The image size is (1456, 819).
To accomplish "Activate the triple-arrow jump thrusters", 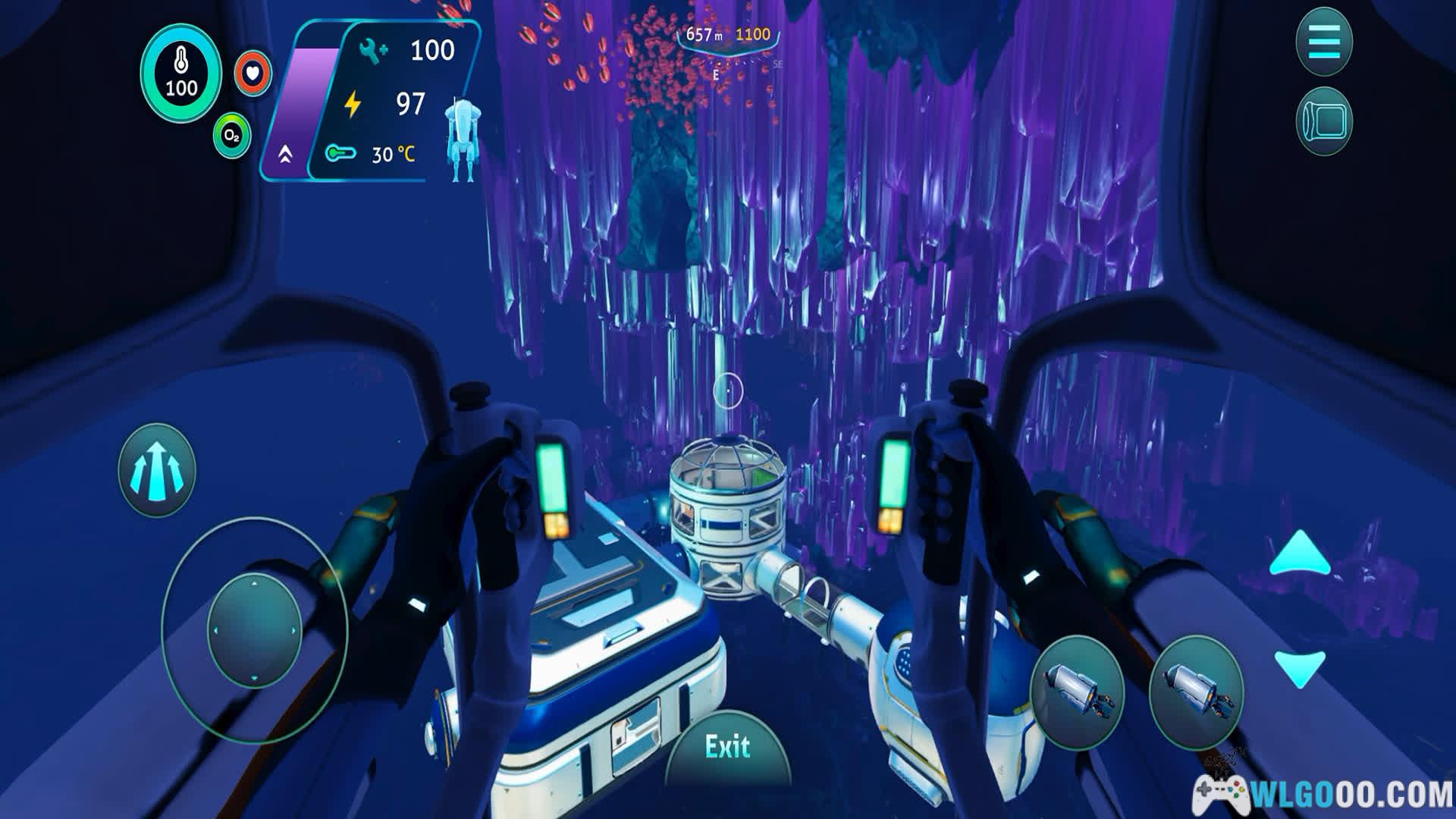I will click(157, 470).
